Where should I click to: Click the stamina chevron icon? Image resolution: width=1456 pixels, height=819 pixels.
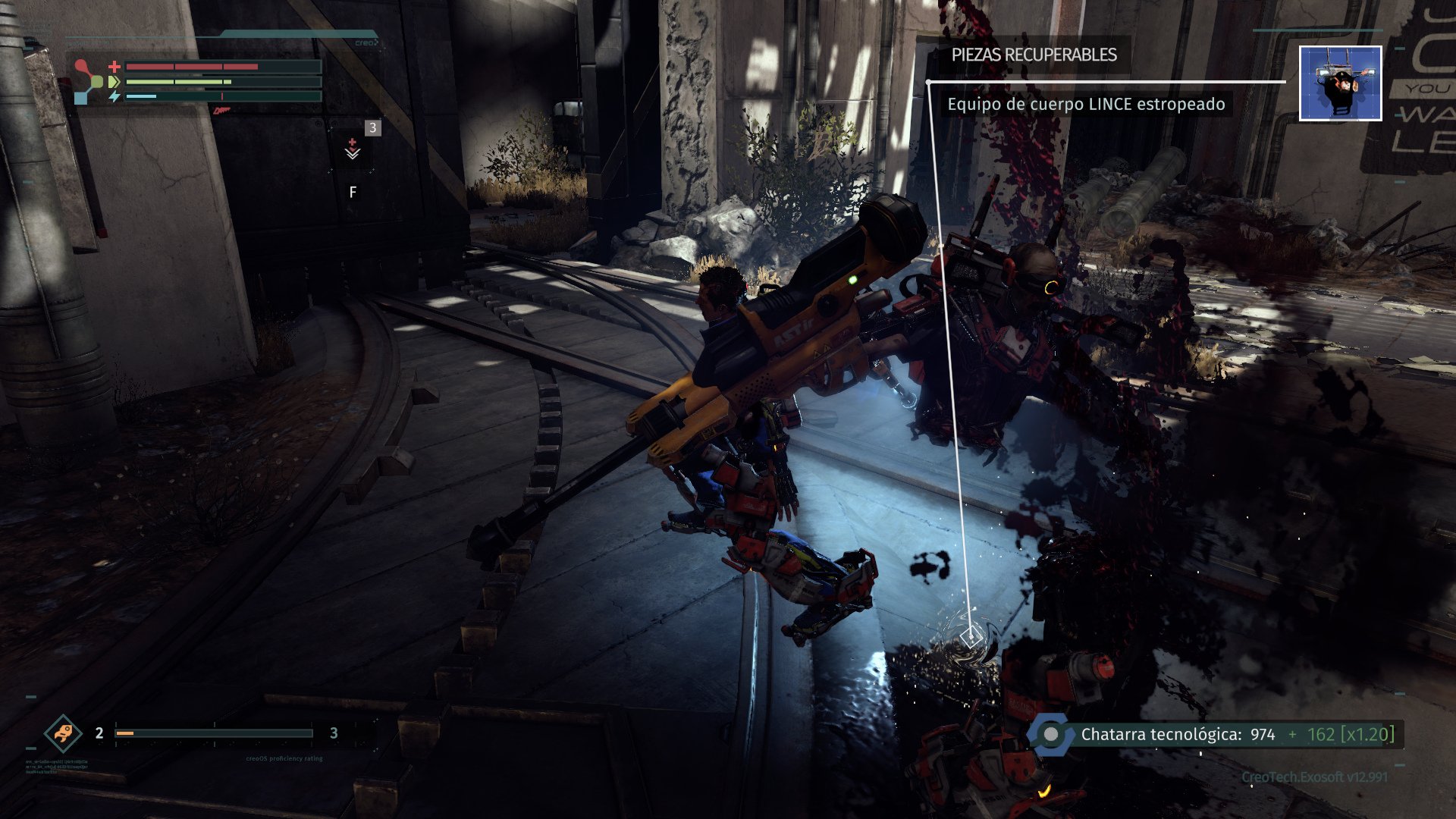click(x=112, y=81)
